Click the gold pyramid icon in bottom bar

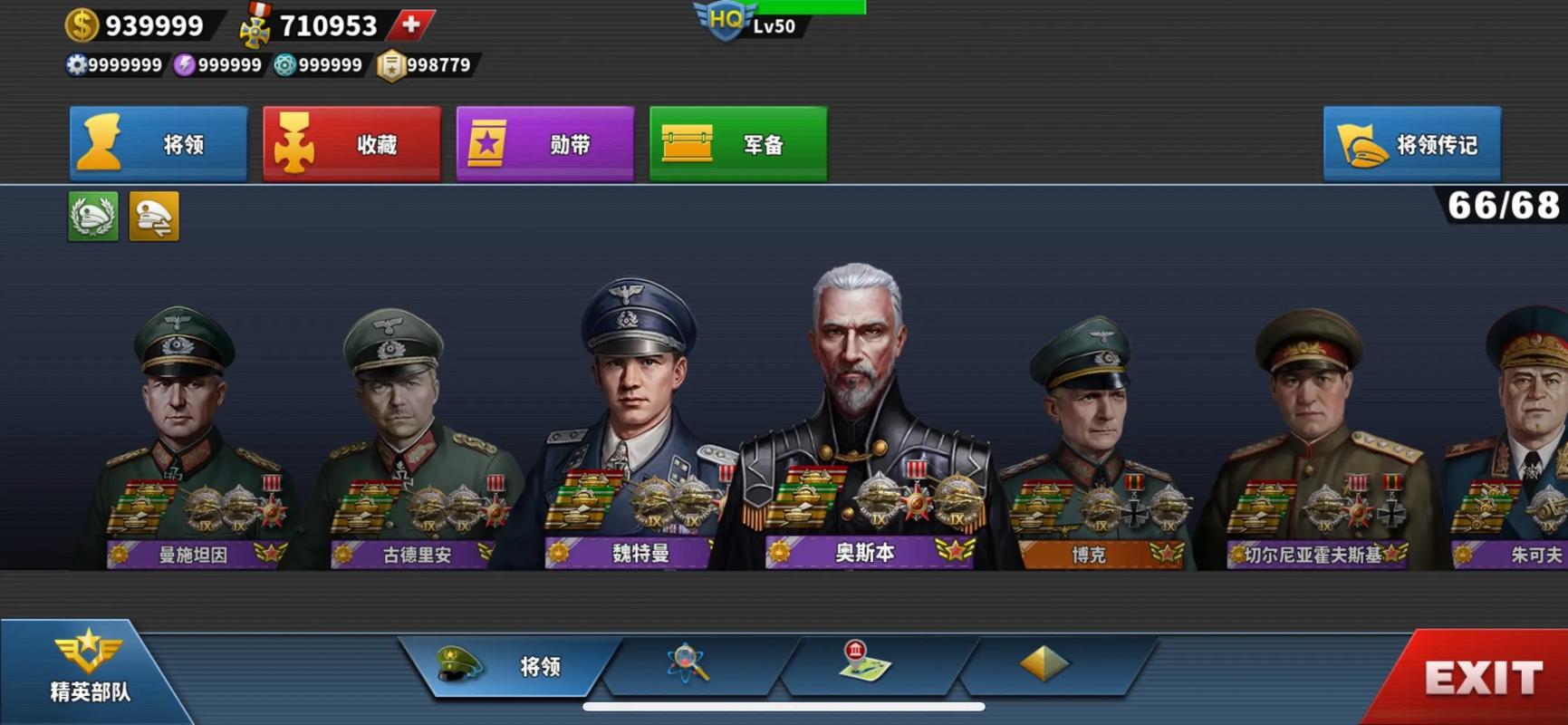1044,664
